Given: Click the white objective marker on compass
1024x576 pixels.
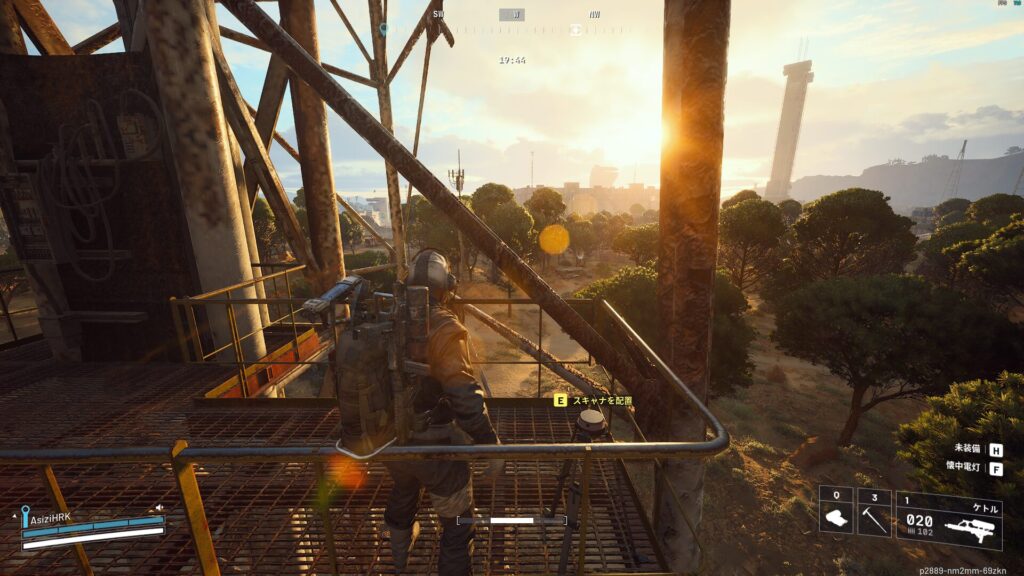Looking at the screenshot, I should 575,30.
